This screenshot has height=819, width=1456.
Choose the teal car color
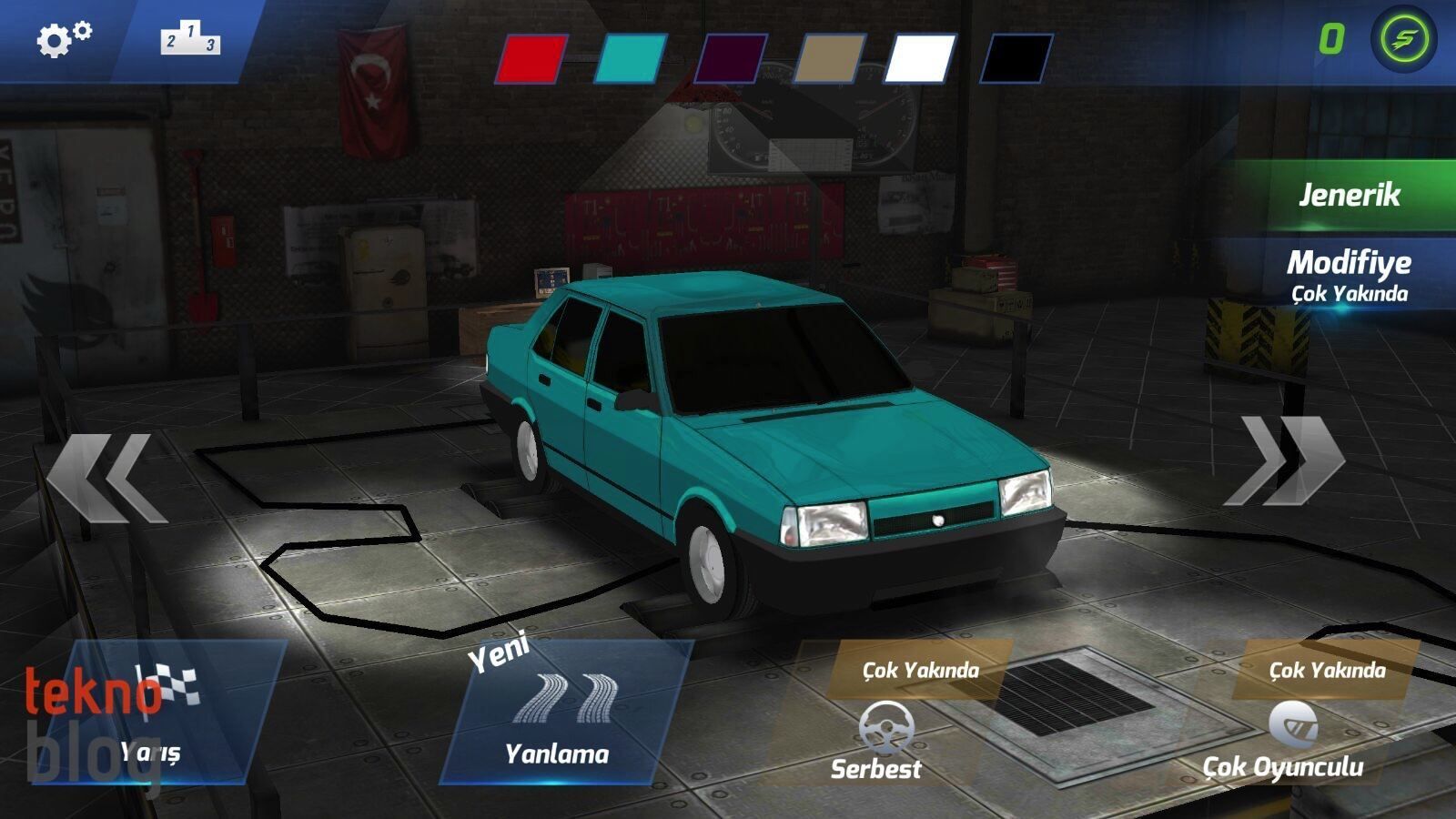pos(631,59)
